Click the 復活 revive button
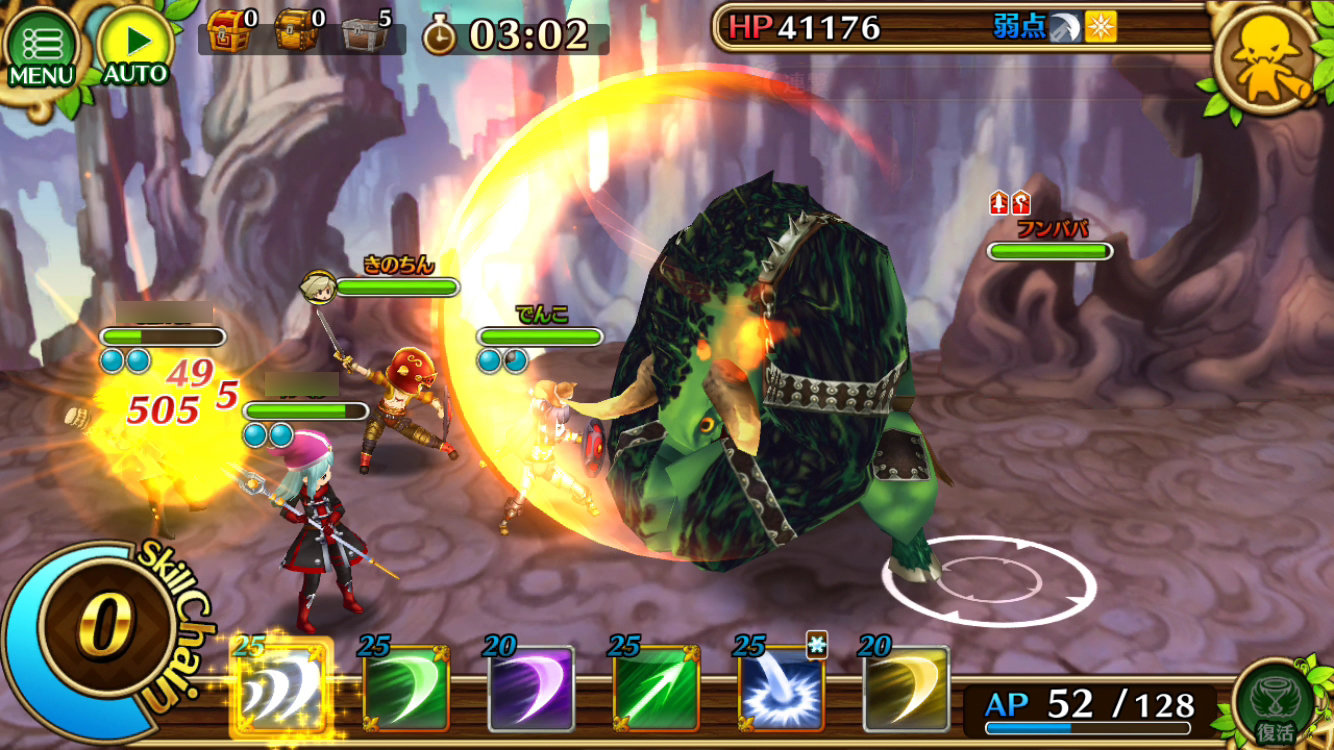The image size is (1334, 750). 1274,702
